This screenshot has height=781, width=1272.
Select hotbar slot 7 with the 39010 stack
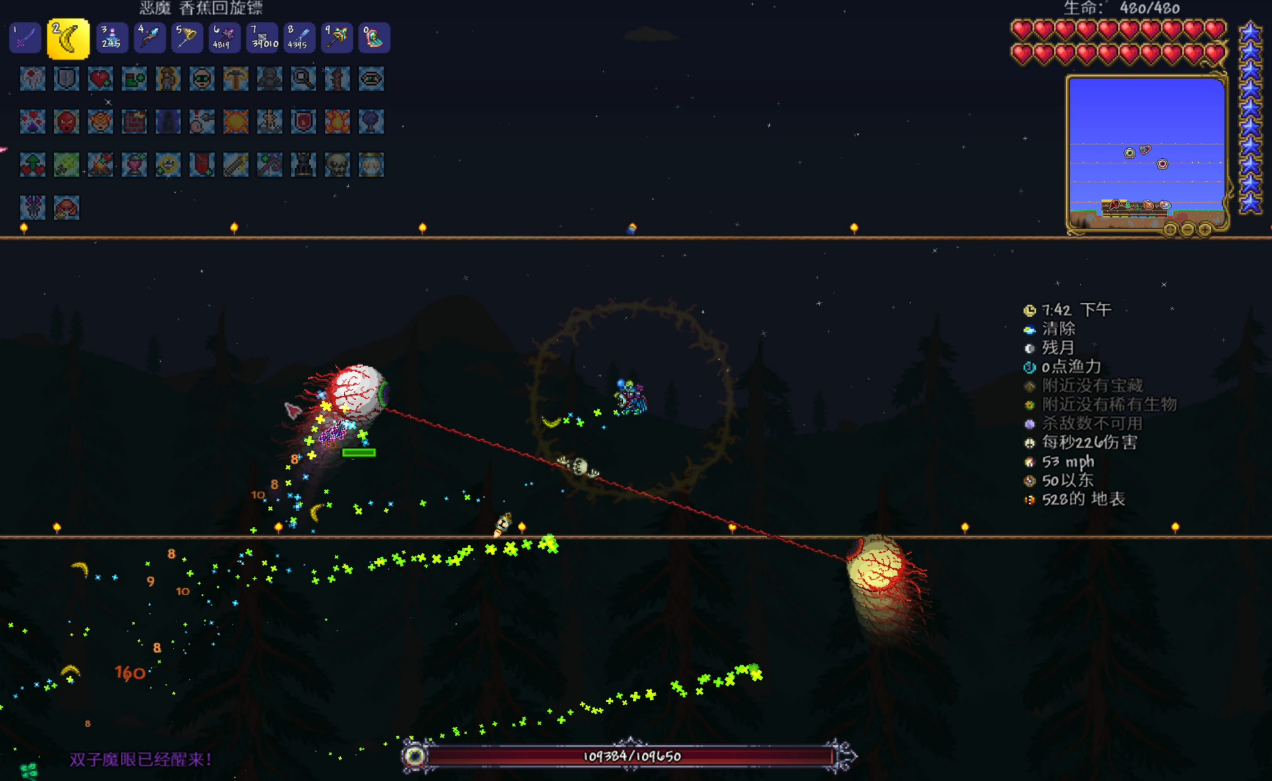pos(262,39)
